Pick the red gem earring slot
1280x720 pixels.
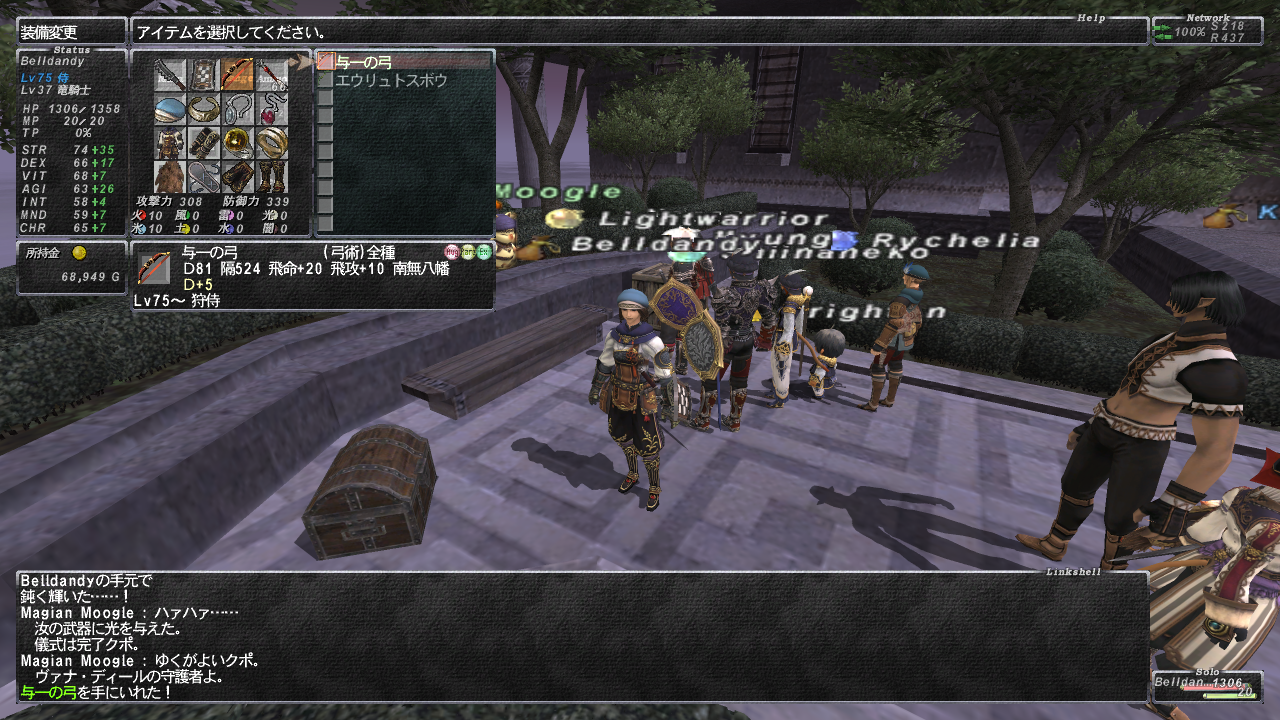click(272, 110)
